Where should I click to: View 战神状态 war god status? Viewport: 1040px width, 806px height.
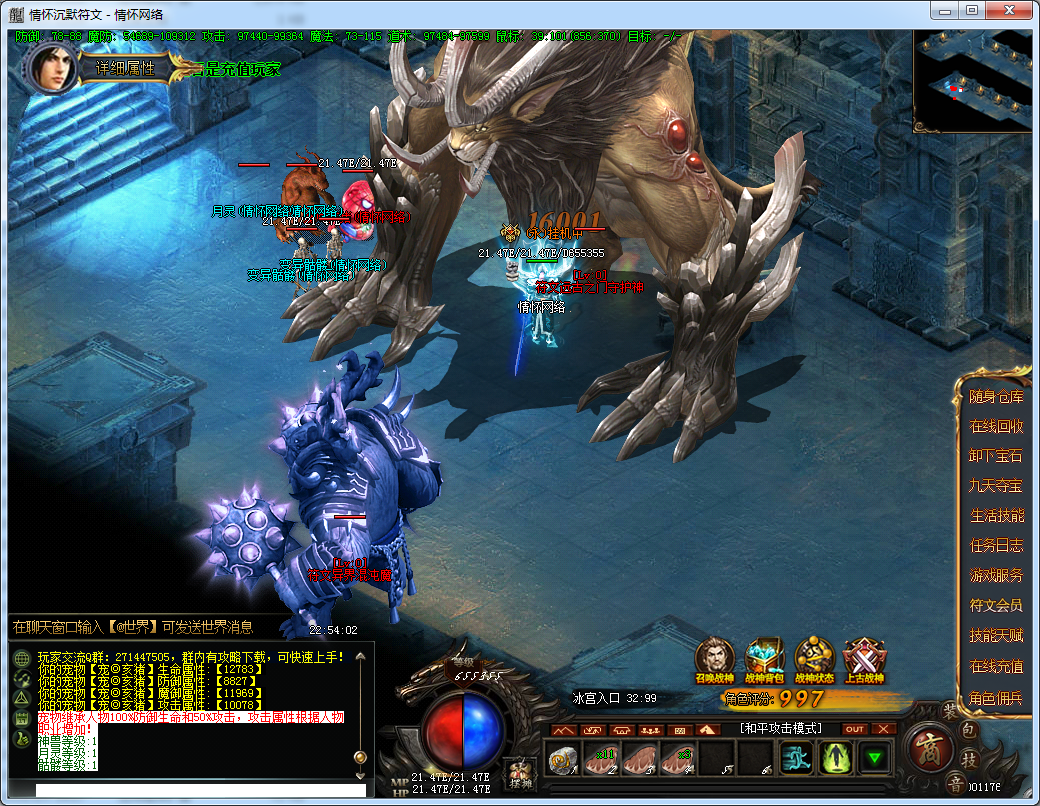tap(815, 658)
